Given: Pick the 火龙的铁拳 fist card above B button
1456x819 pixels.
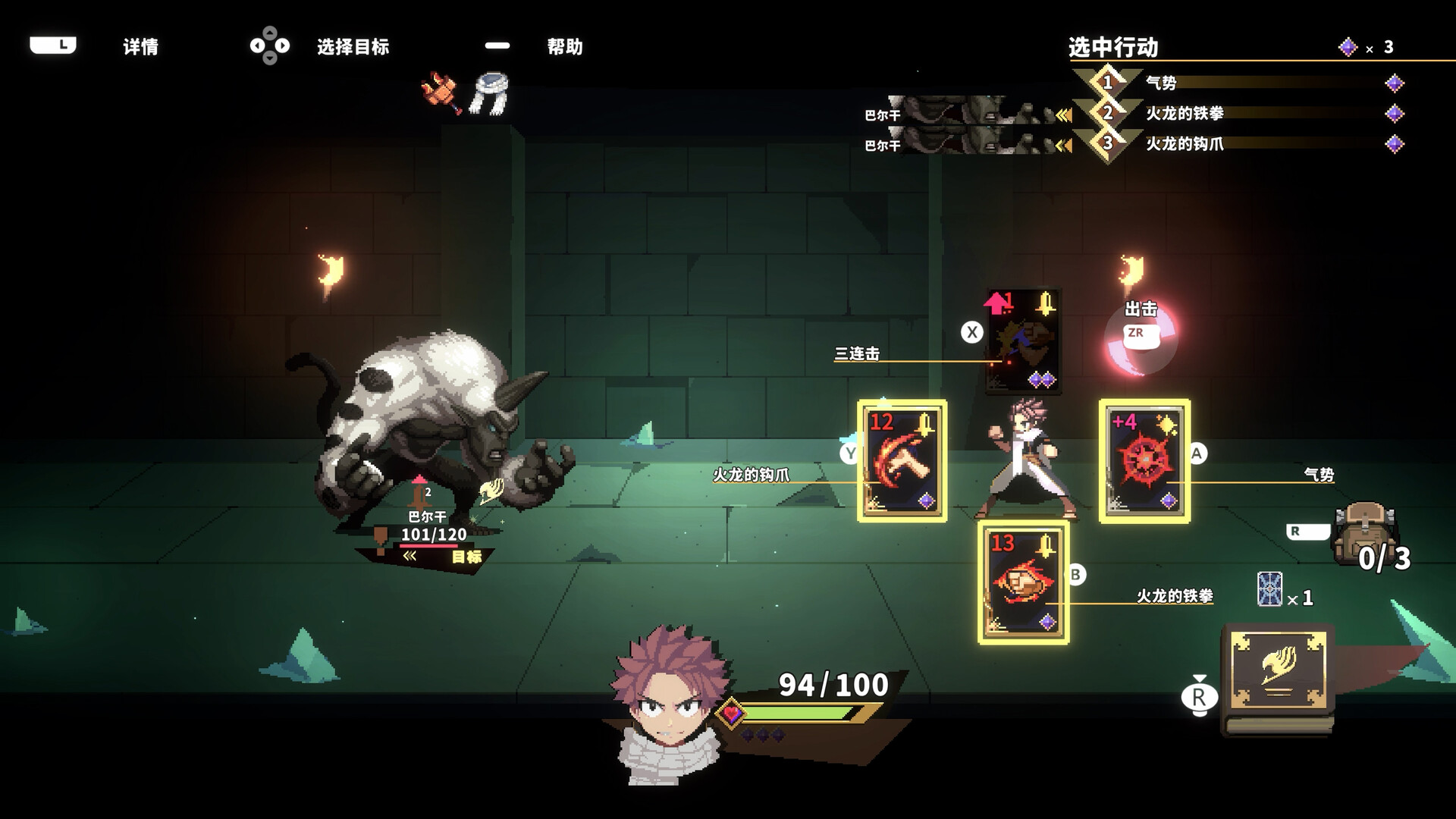Looking at the screenshot, I should (x=1022, y=584).
